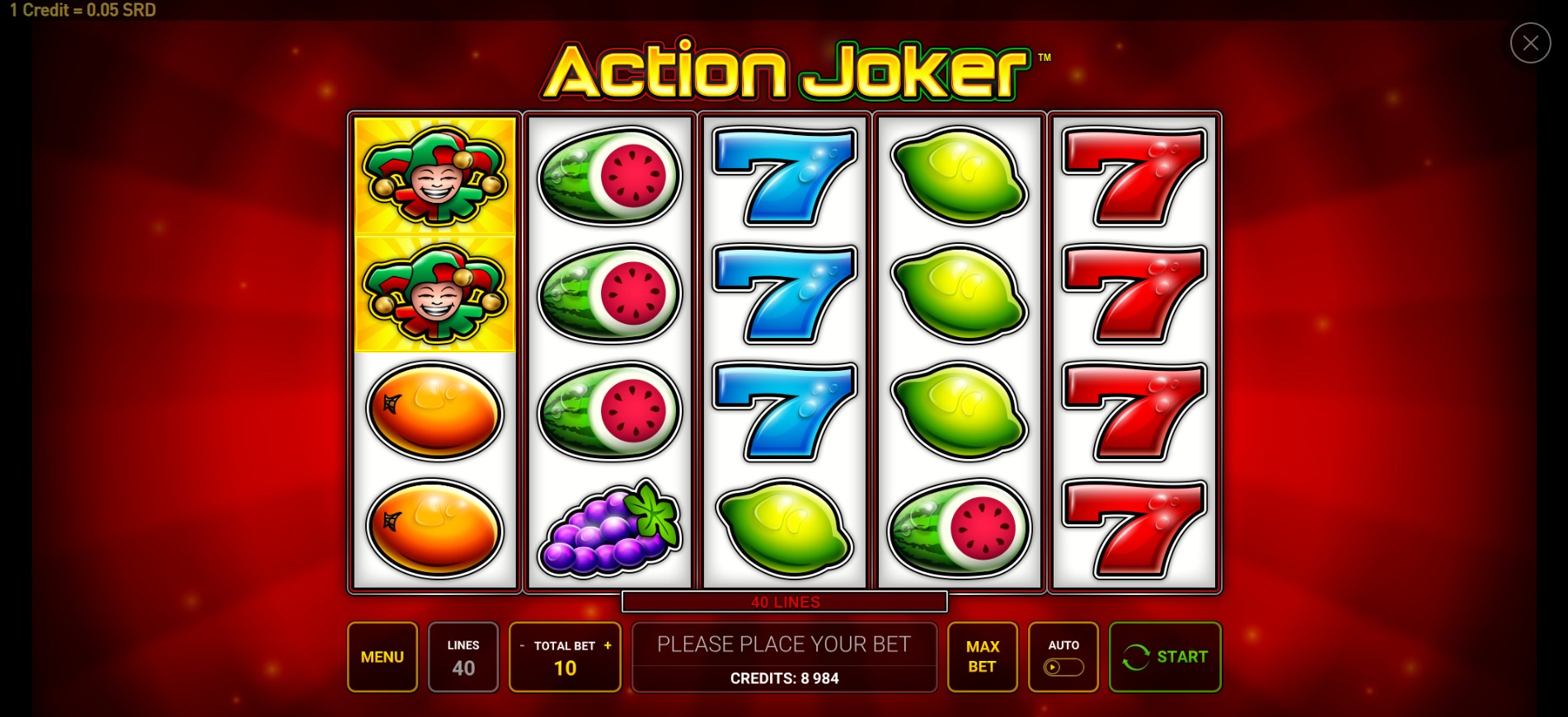The image size is (1568, 717).
Task: Click the watermelon symbol on the second reel
Action: point(609,176)
